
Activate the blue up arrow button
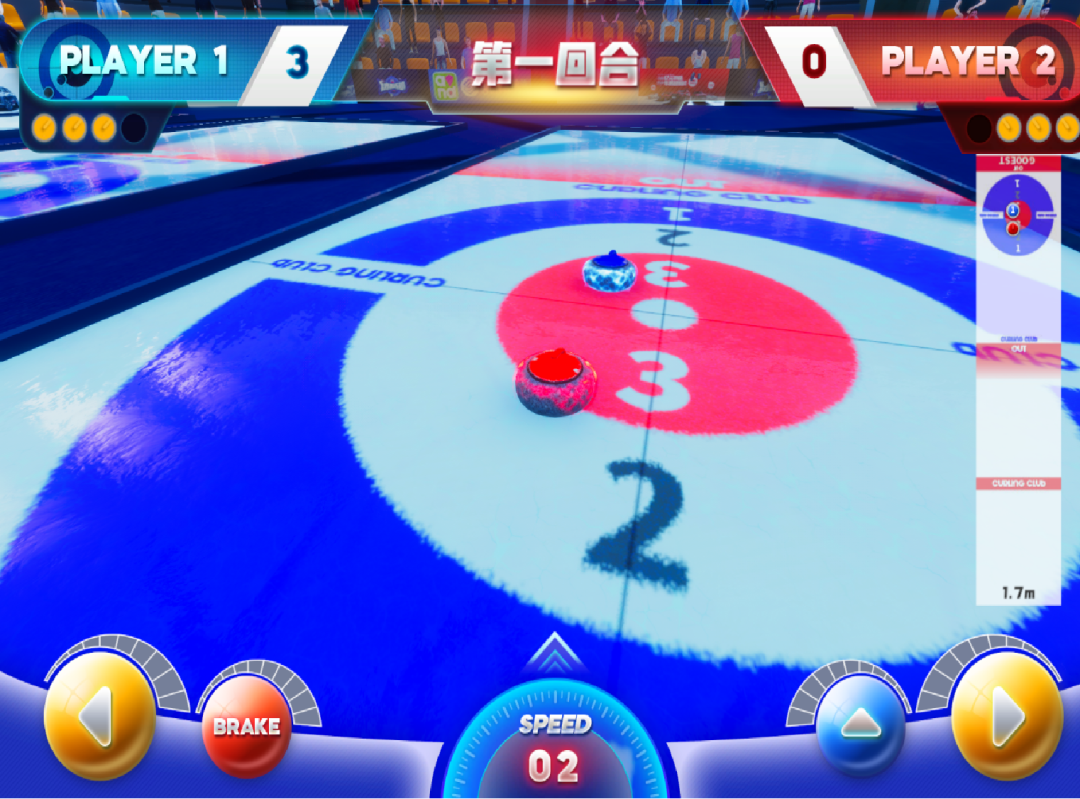(860, 727)
